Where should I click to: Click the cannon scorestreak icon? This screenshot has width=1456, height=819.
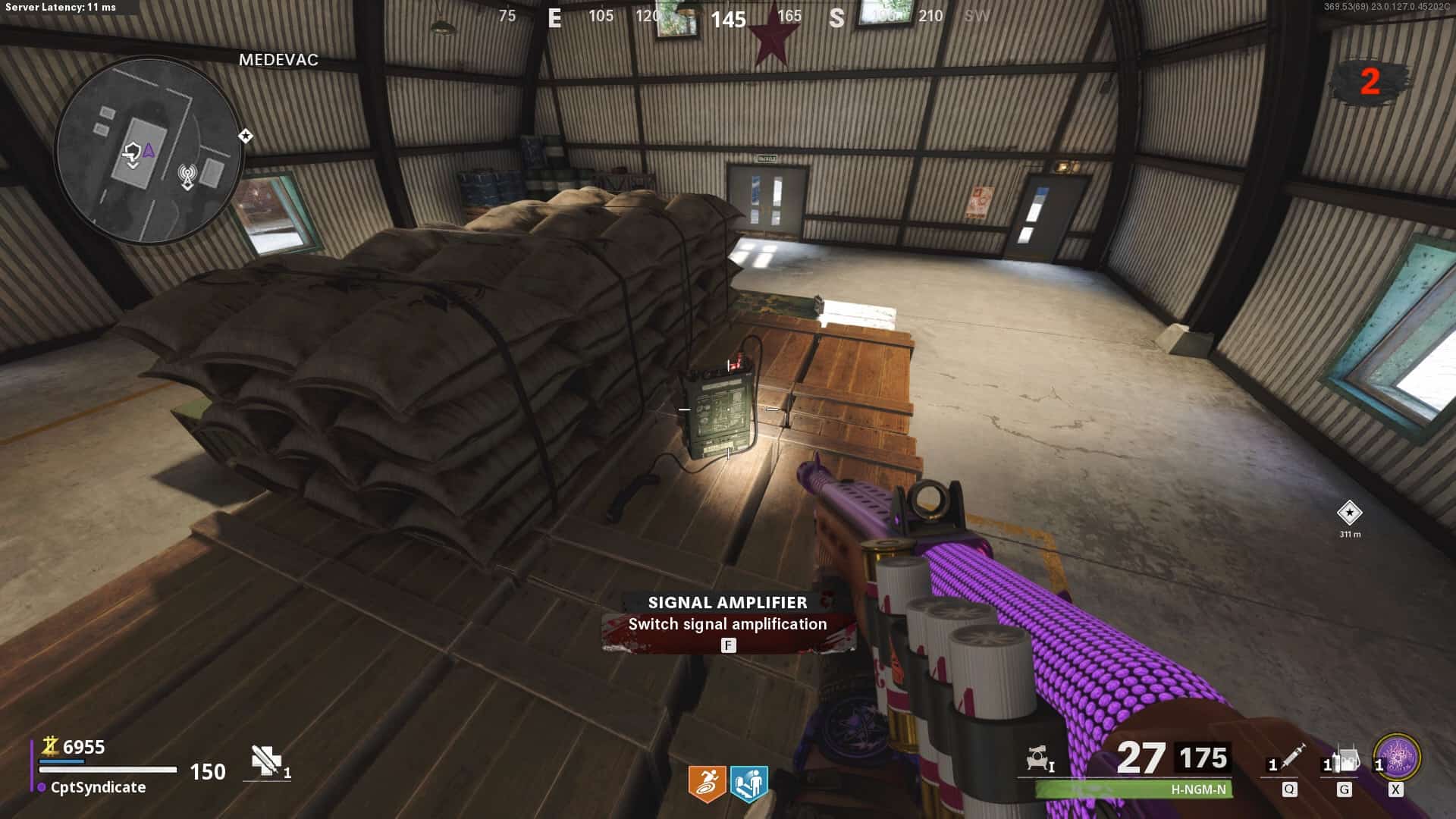coord(1038,758)
